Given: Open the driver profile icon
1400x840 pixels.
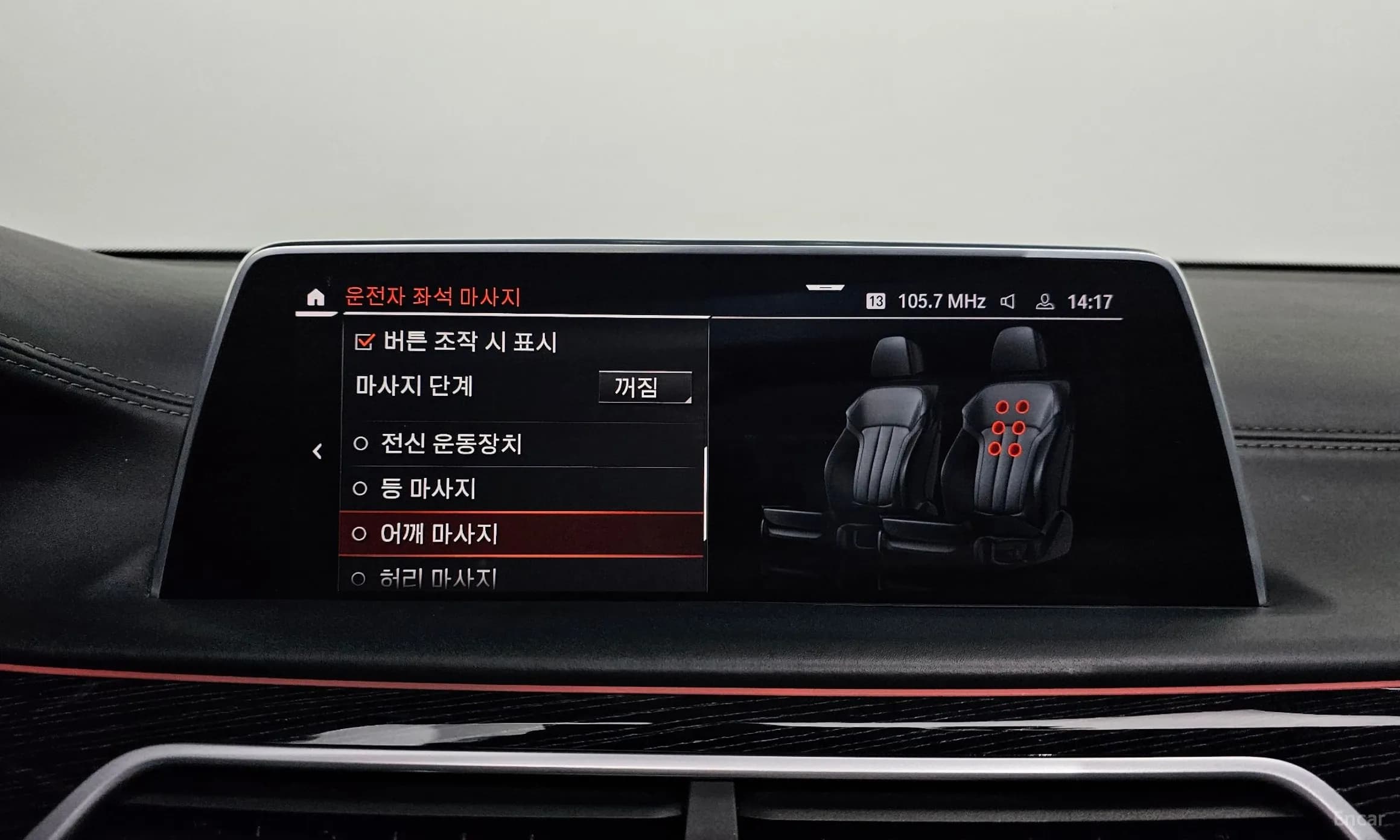Looking at the screenshot, I should (1045, 301).
